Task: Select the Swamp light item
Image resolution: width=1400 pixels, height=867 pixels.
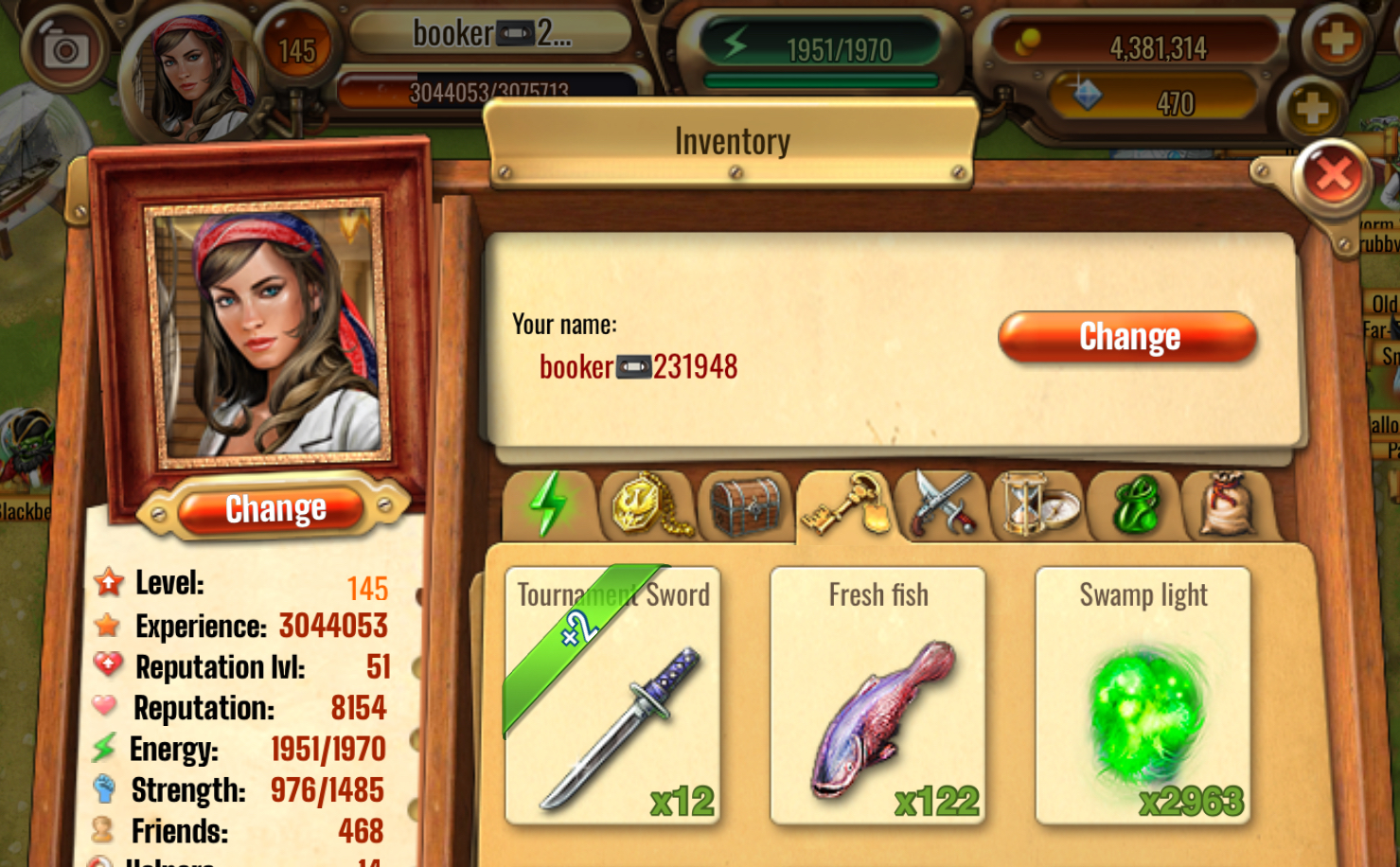Action: 1143,697
